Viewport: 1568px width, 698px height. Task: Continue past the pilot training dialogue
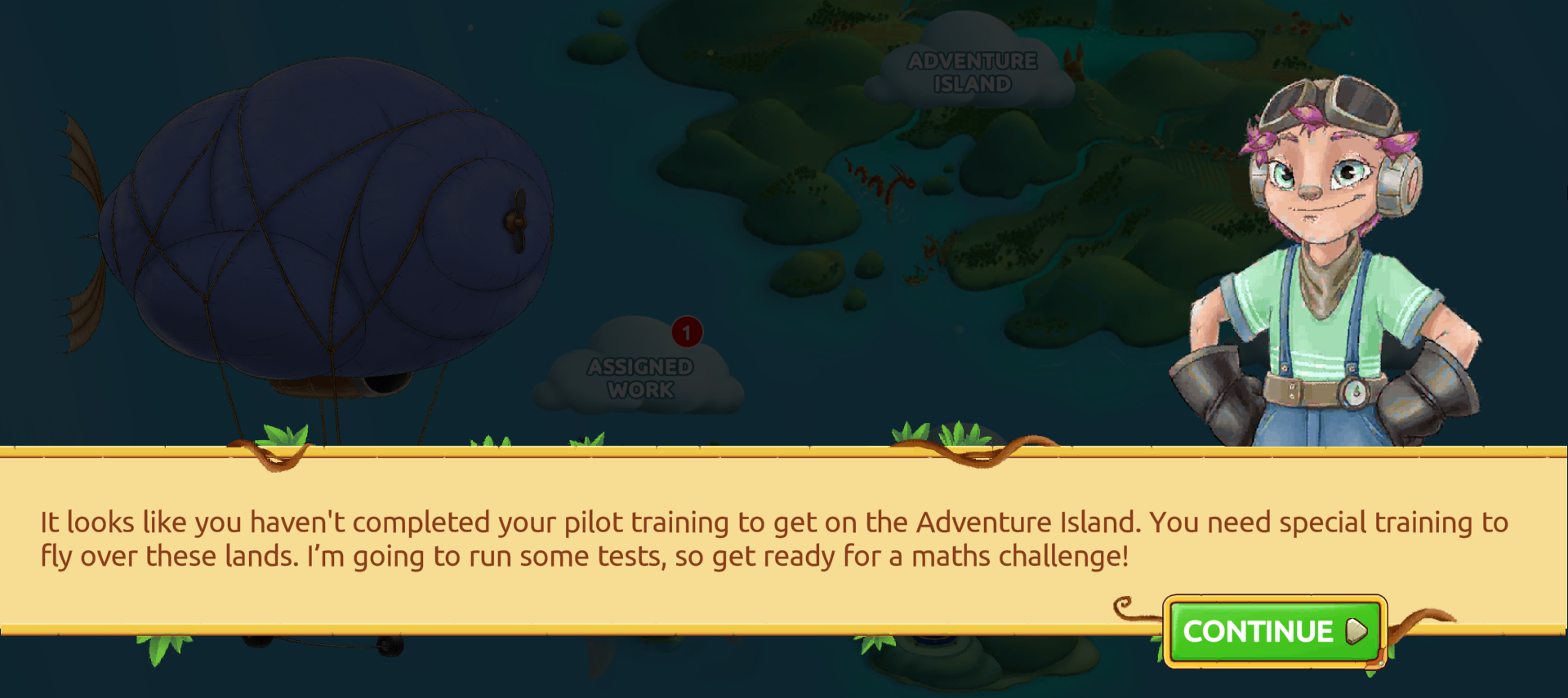pyautogui.click(x=1274, y=631)
